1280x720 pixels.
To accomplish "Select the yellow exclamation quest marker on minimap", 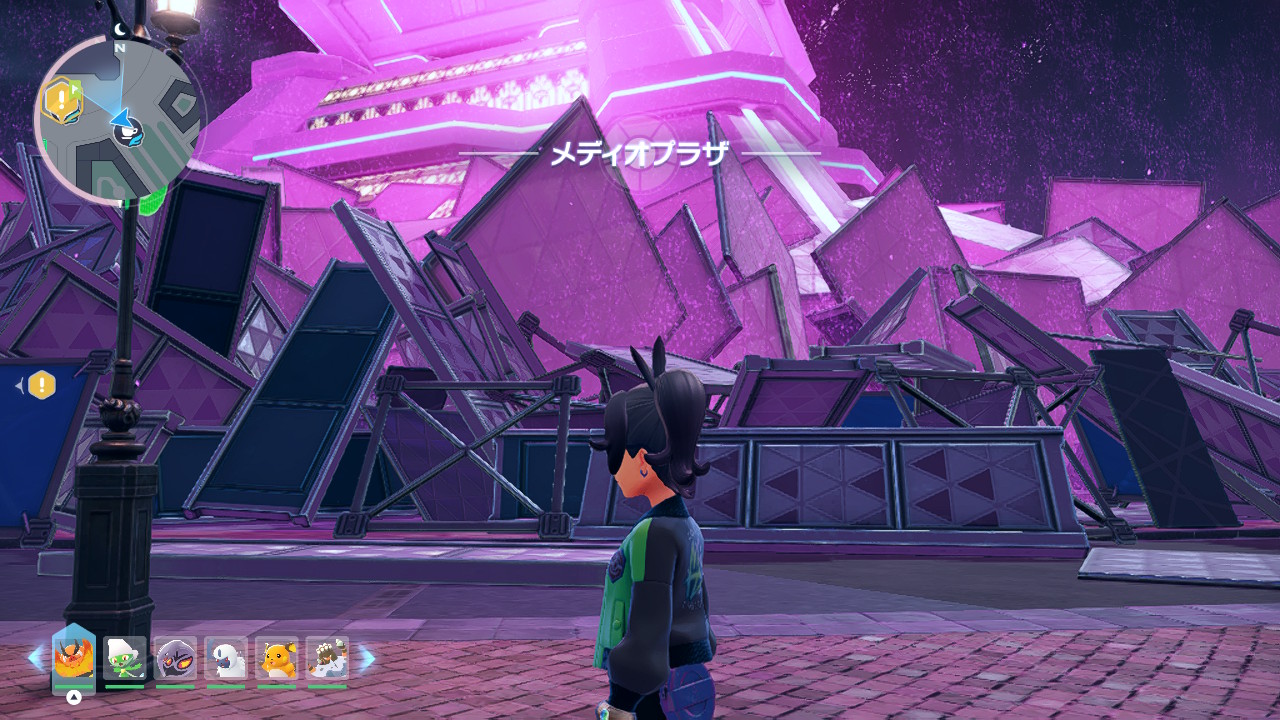I will (60, 98).
